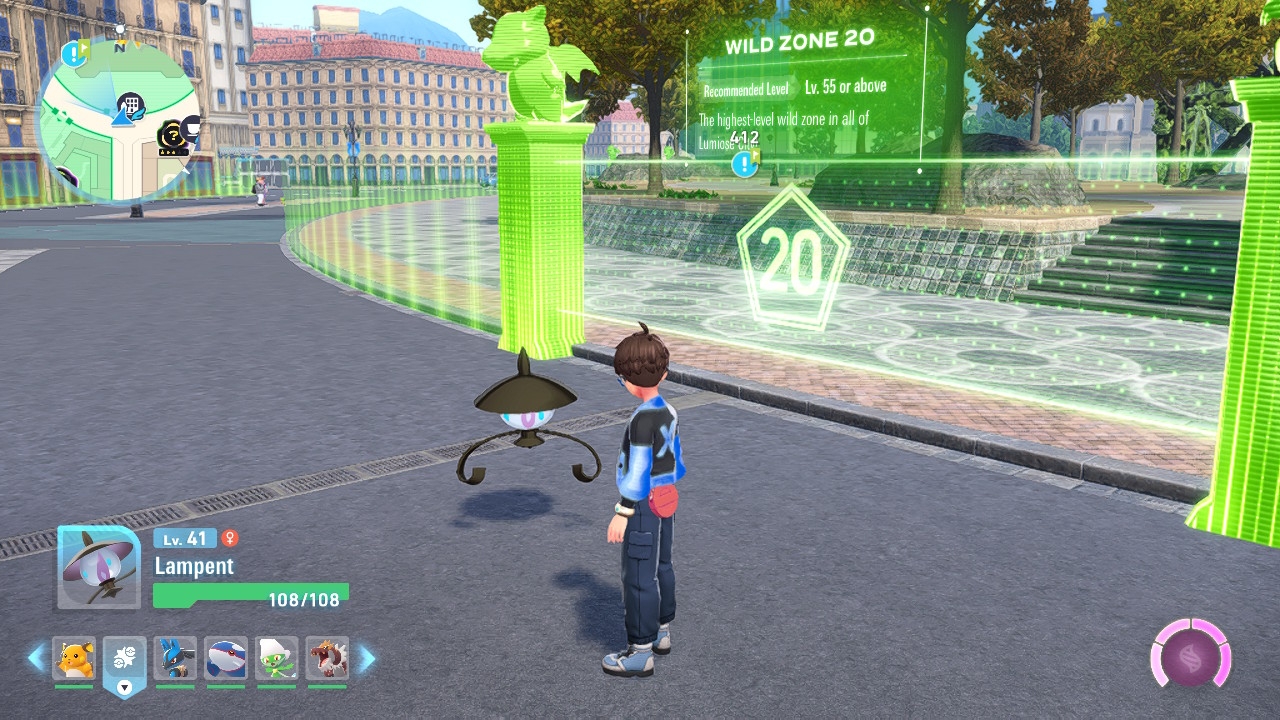The height and width of the screenshot is (720, 1280).
Task: Choose Raichu in the party bar
Action: [x=74, y=658]
